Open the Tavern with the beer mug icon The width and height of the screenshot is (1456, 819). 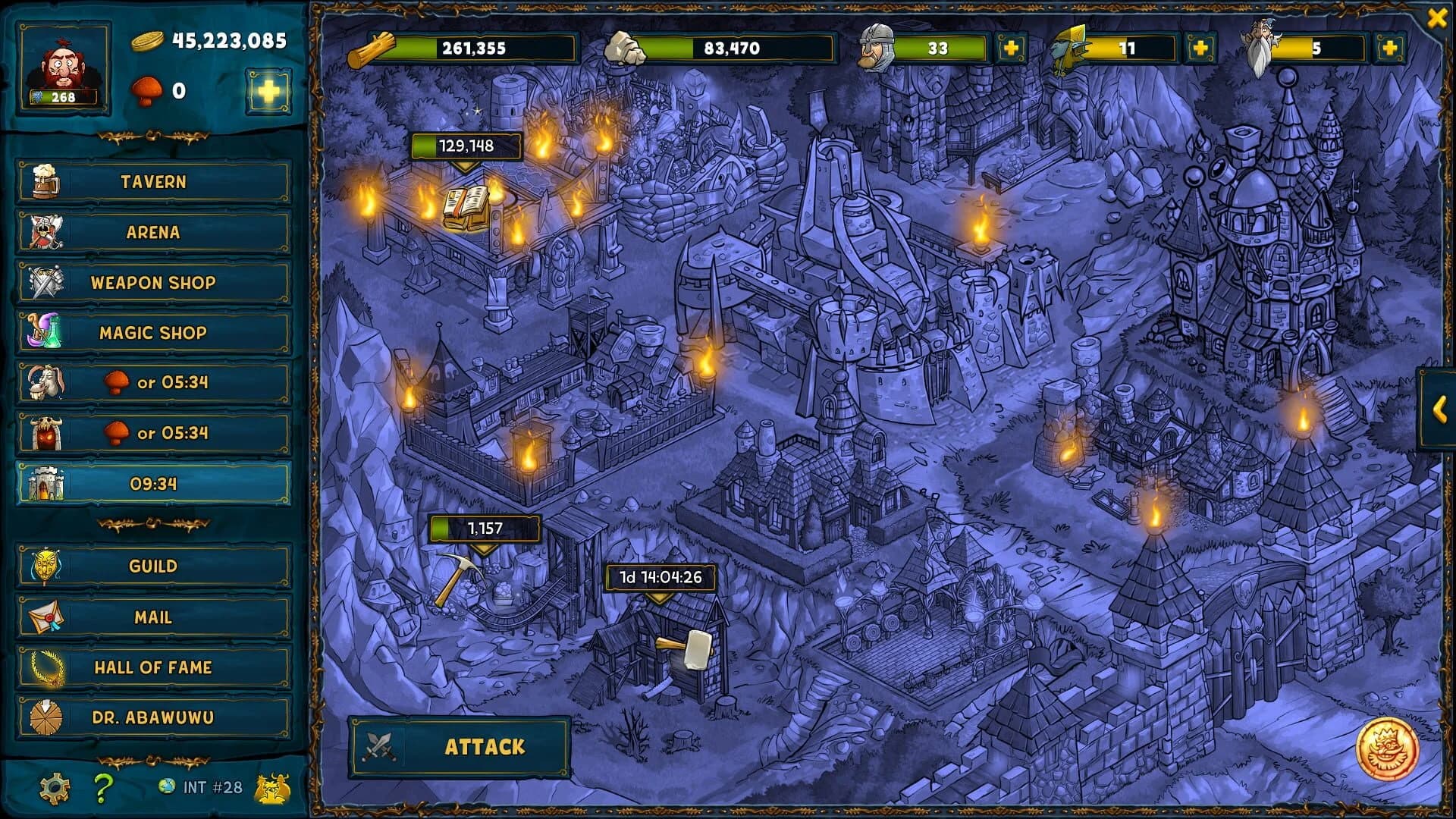point(47,181)
